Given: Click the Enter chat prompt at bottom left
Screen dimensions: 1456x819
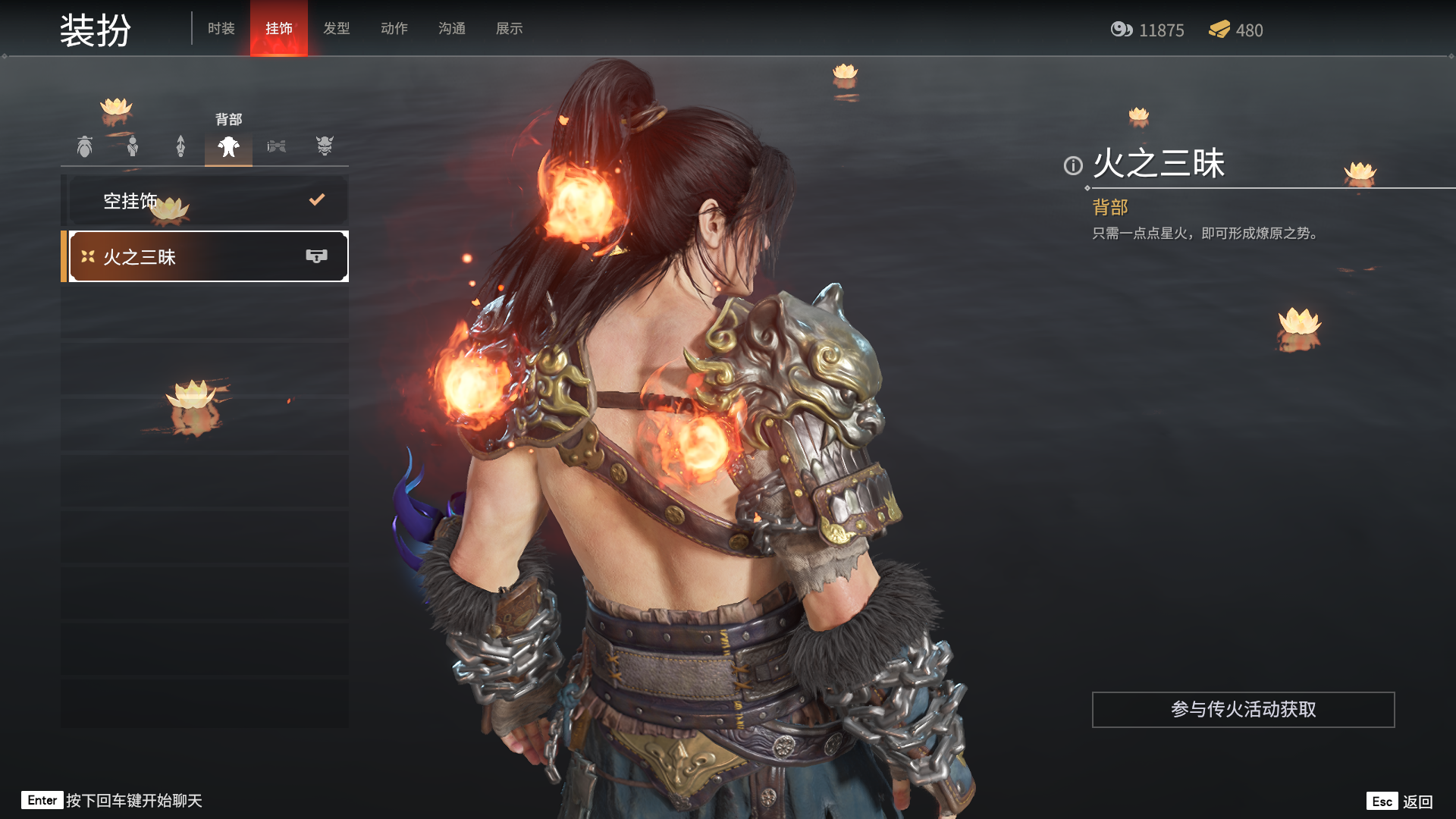Looking at the screenshot, I should (x=43, y=800).
